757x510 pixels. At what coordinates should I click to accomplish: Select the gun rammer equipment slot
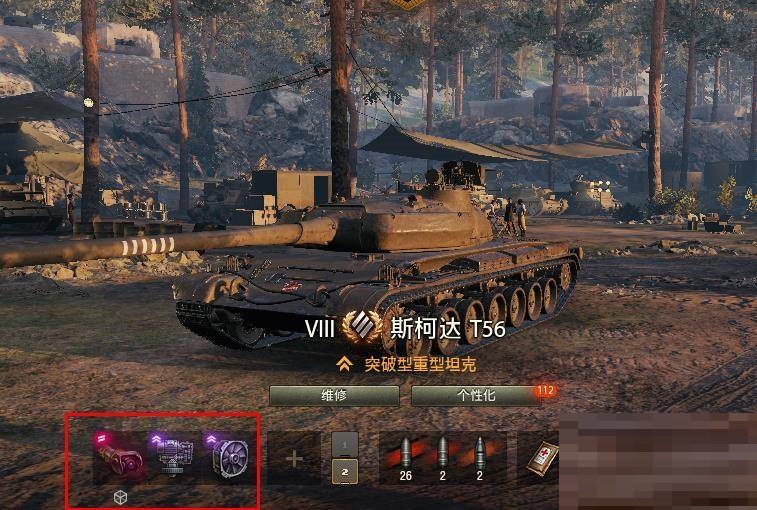118,459
